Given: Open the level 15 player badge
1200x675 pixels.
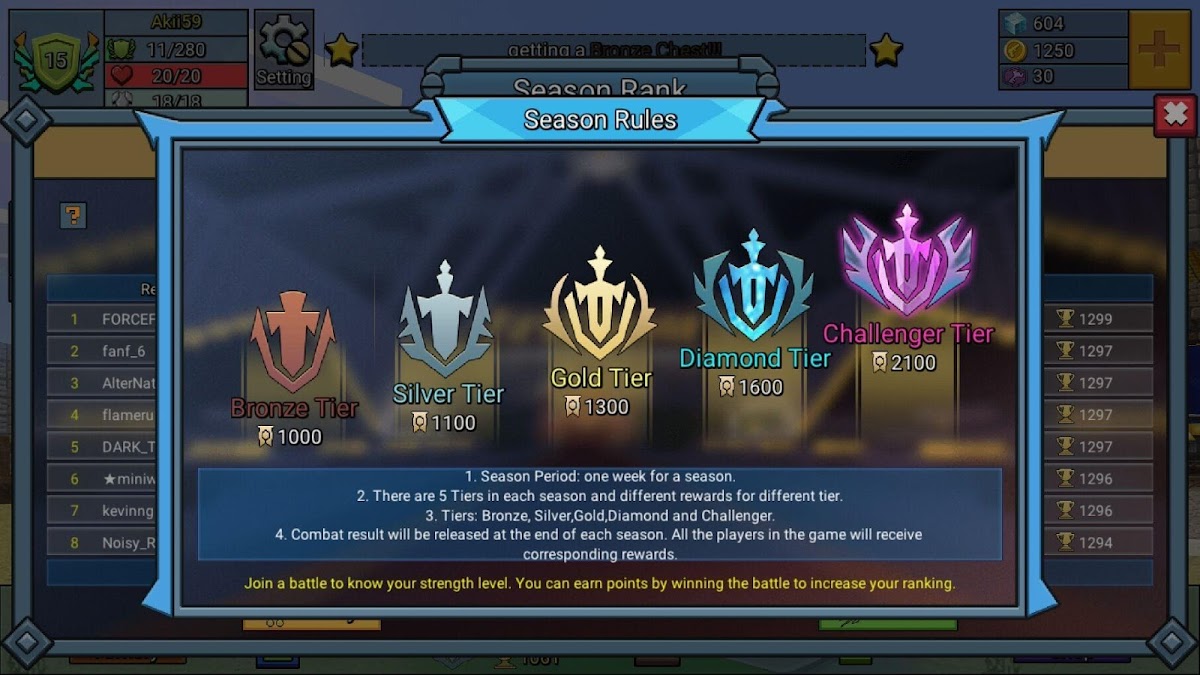Looking at the screenshot, I should pos(56,60).
